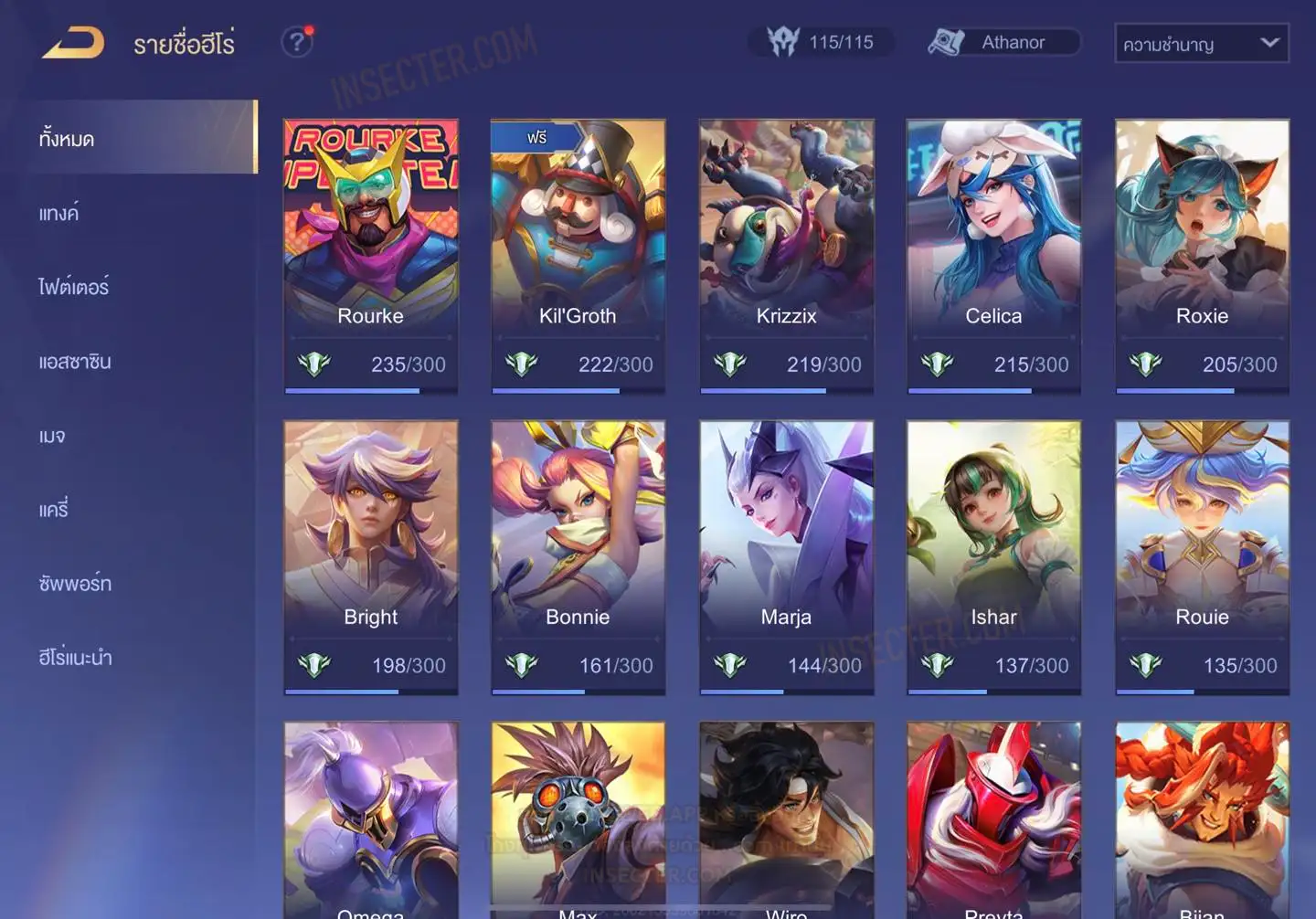Switch to the แทงค์ tab

pos(59,213)
